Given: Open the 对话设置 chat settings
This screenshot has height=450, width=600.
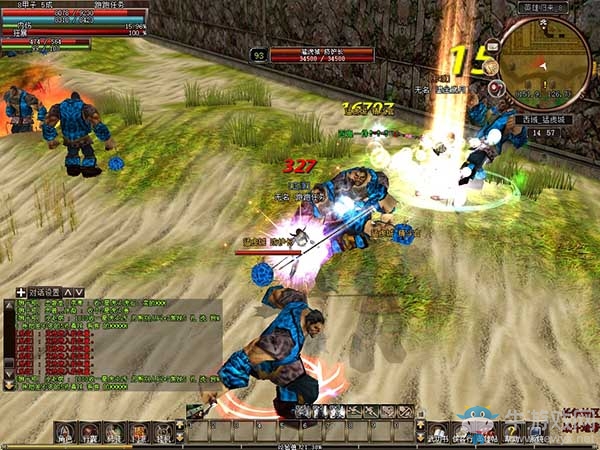Looking at the screenshot, I should [45, 292].
